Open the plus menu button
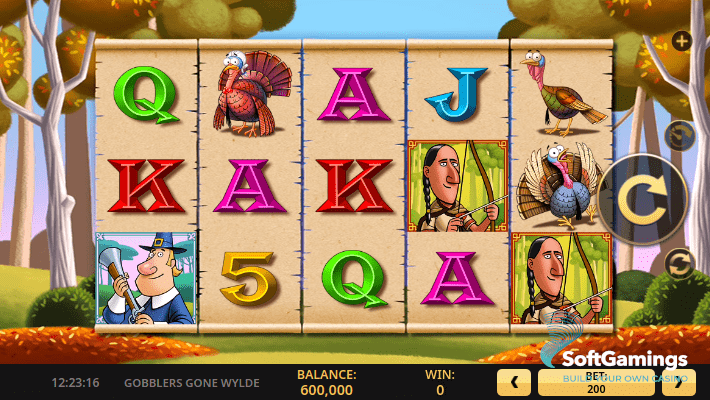710x400 pixels. point(682,41)
